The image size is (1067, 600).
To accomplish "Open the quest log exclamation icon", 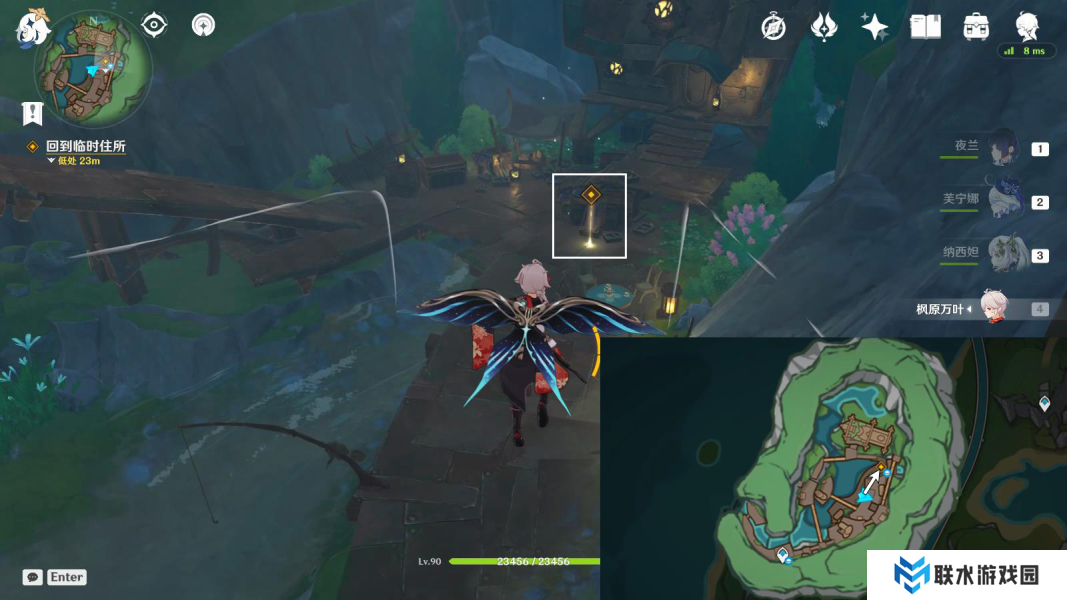I will click(32, 112).
